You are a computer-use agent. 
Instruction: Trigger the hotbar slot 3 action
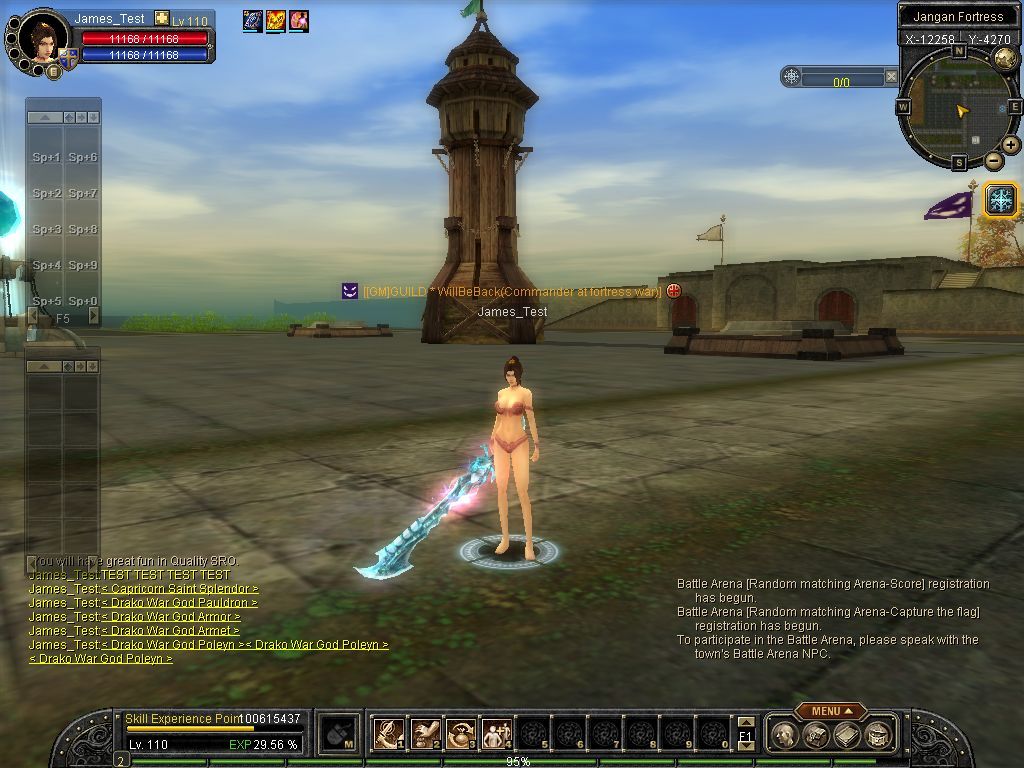pyautogui.click(x=461, y=733)
